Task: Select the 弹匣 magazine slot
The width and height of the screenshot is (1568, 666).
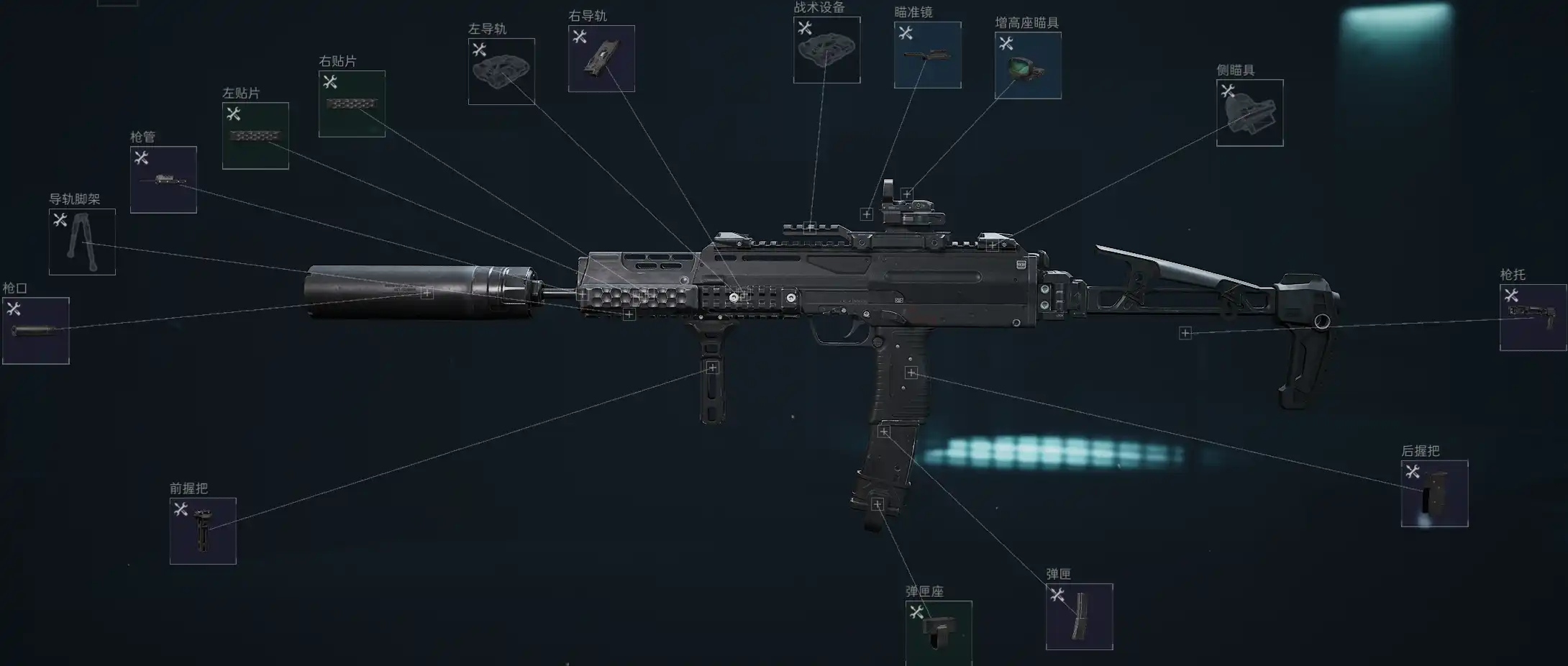Action: coord(1079,616)
